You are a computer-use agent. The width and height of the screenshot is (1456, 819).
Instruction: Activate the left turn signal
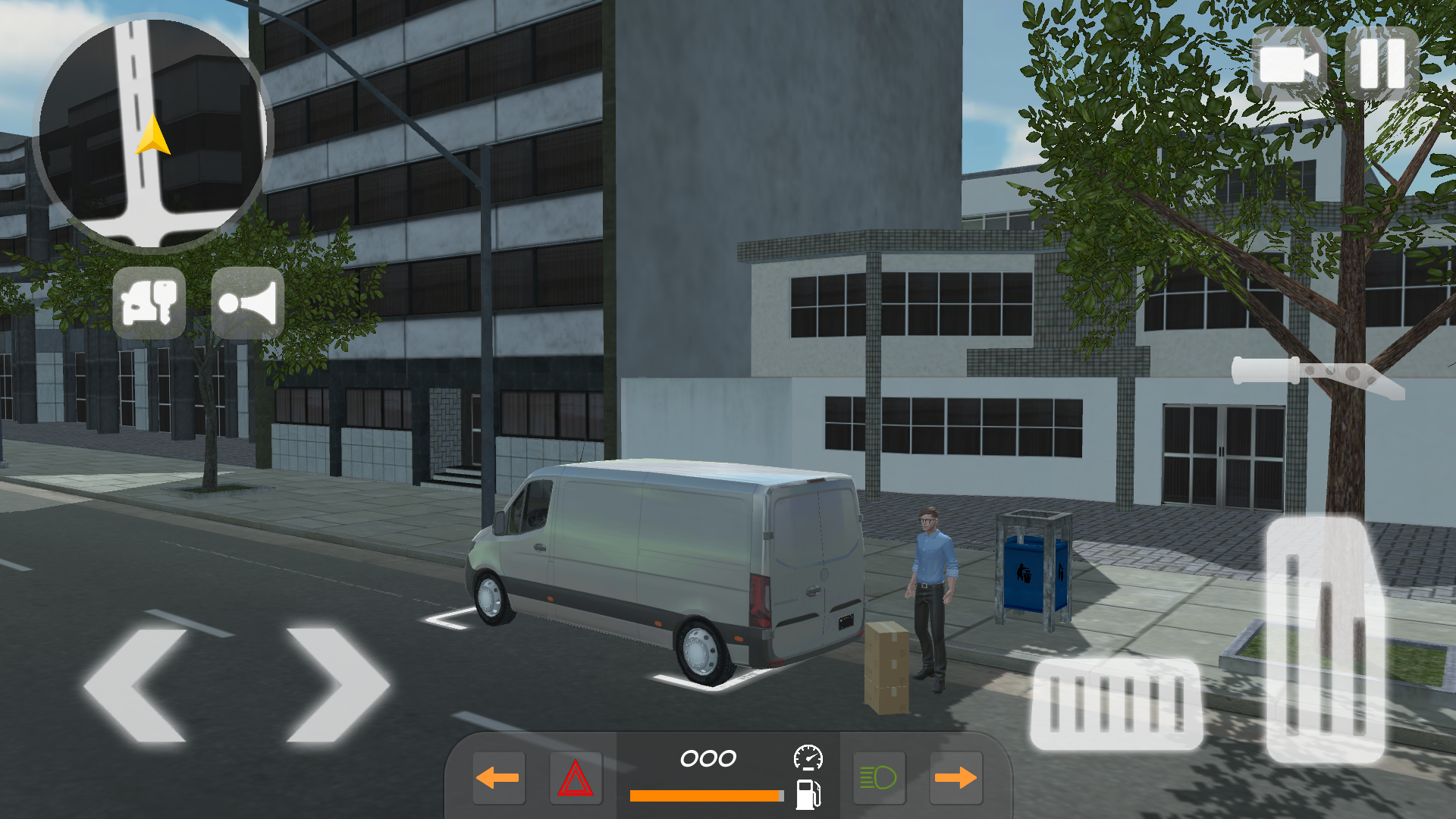498,776
